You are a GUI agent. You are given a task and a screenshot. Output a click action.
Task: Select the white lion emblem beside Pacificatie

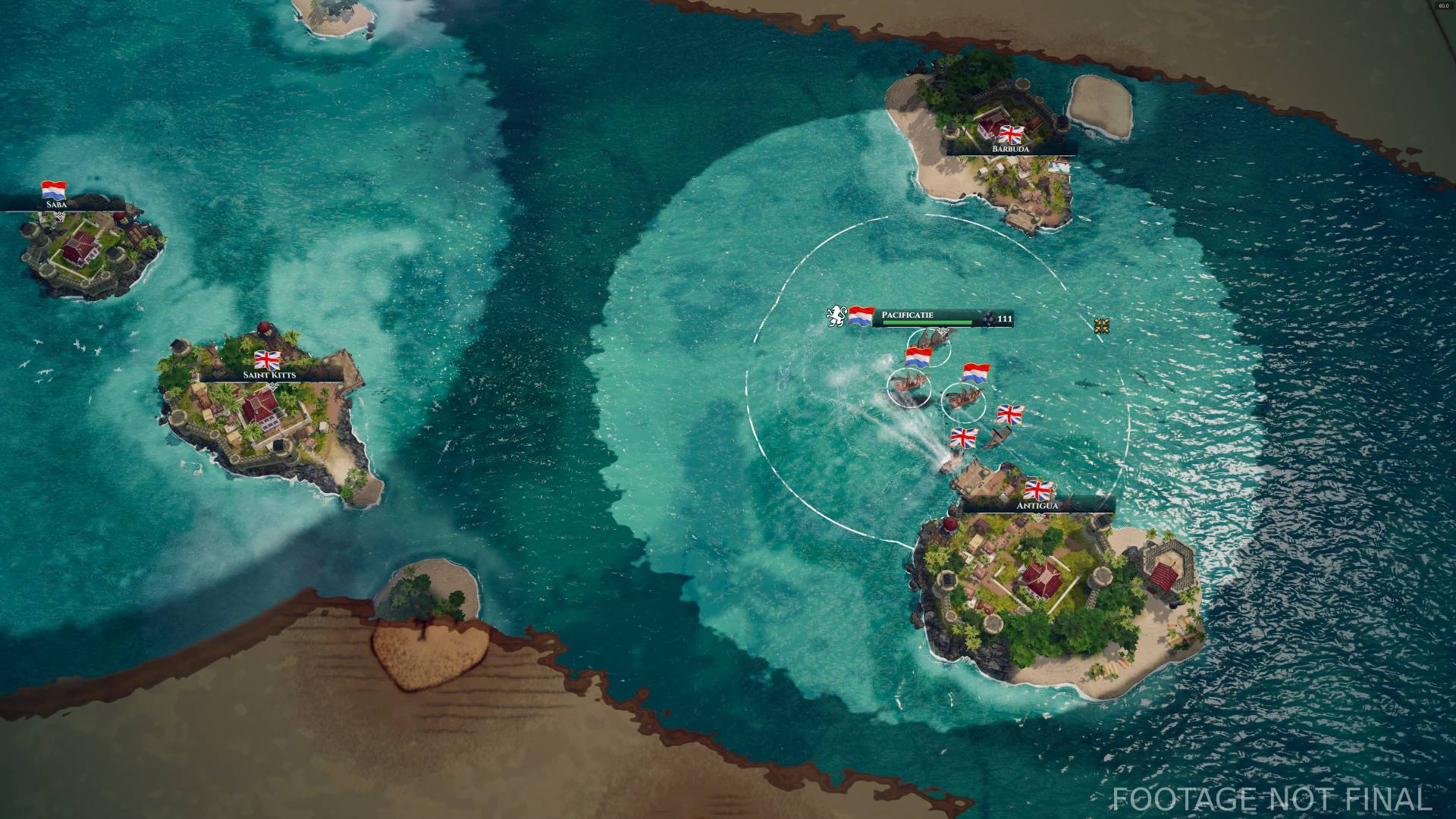(836, 316)
